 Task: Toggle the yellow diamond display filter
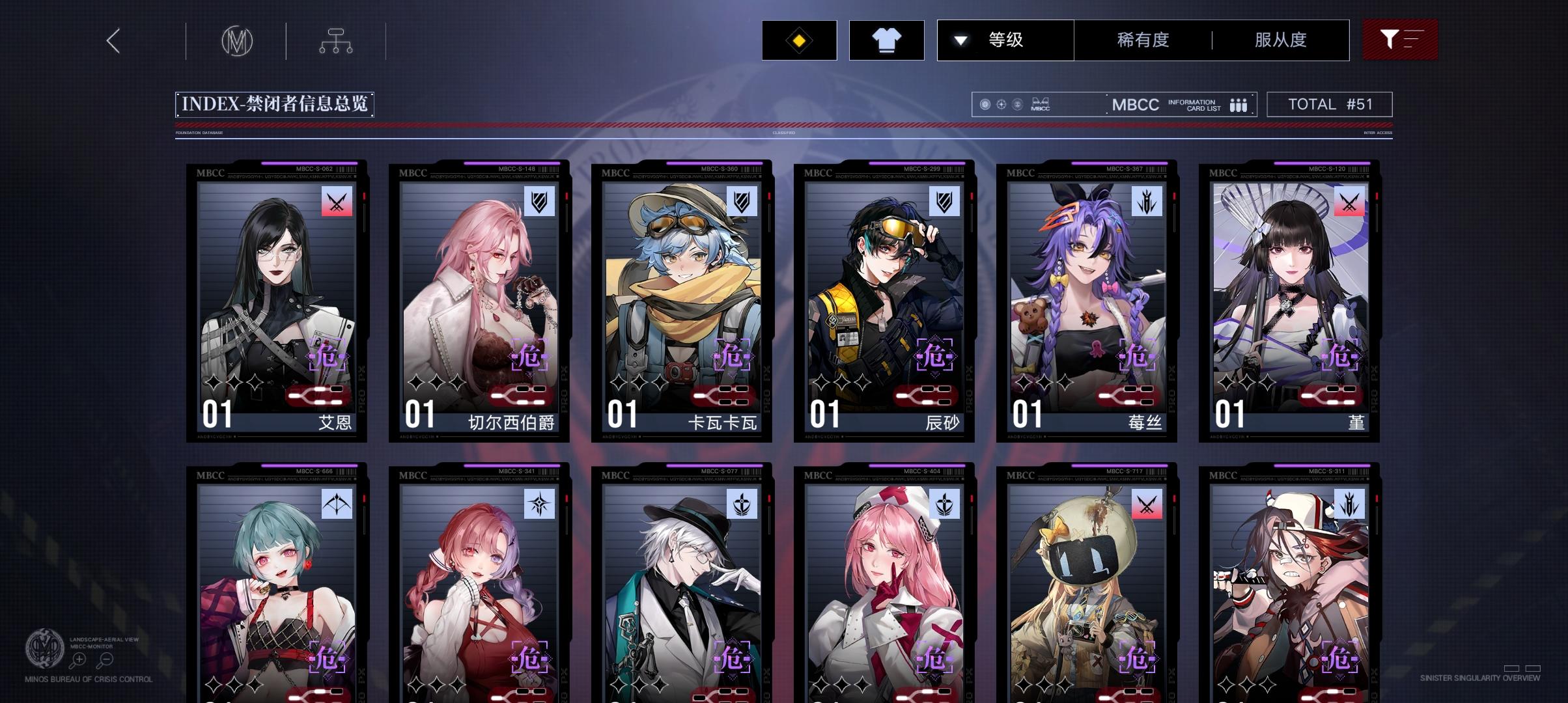point(799,40)
